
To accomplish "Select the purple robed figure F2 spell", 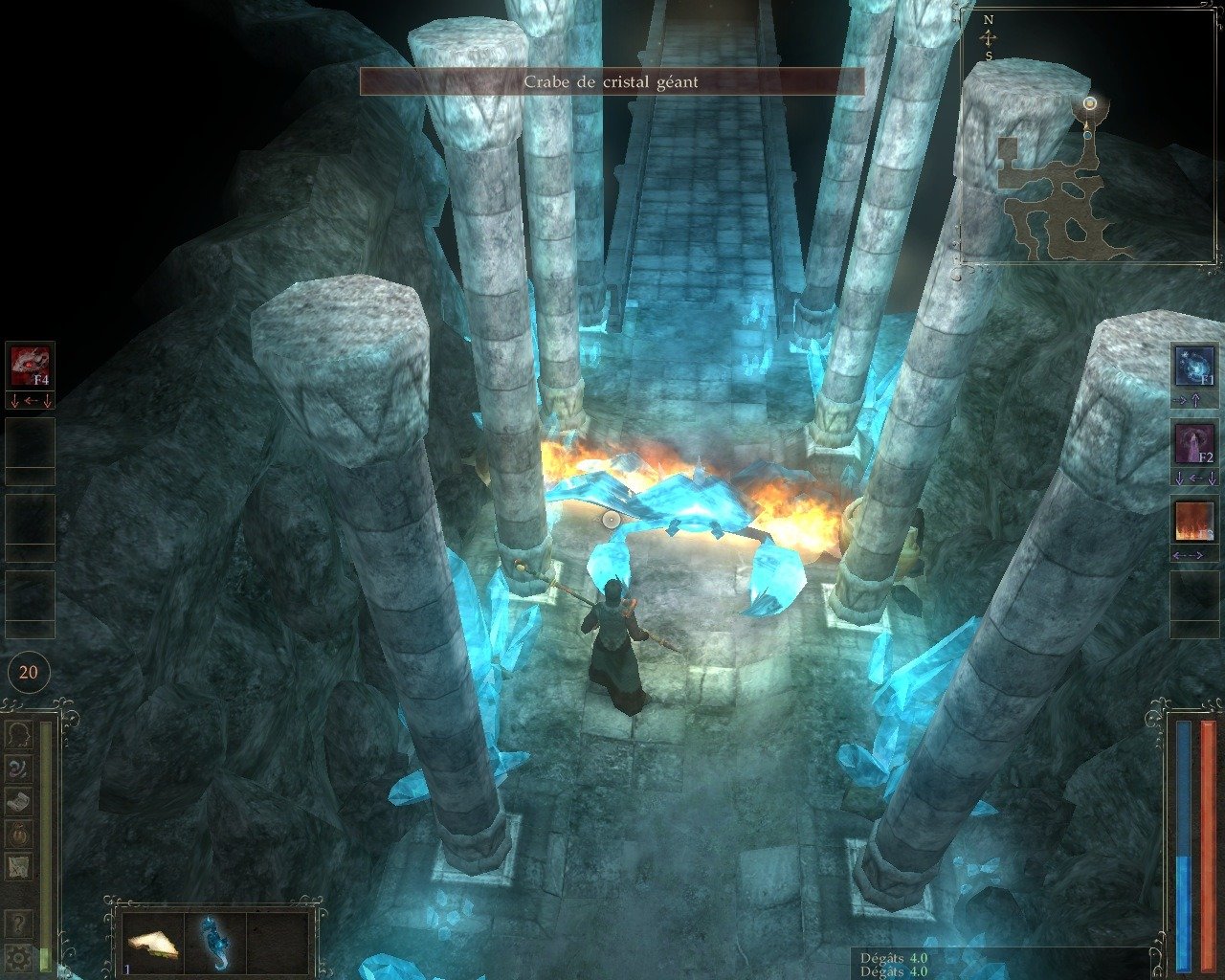I will [x=1193, y=443].
